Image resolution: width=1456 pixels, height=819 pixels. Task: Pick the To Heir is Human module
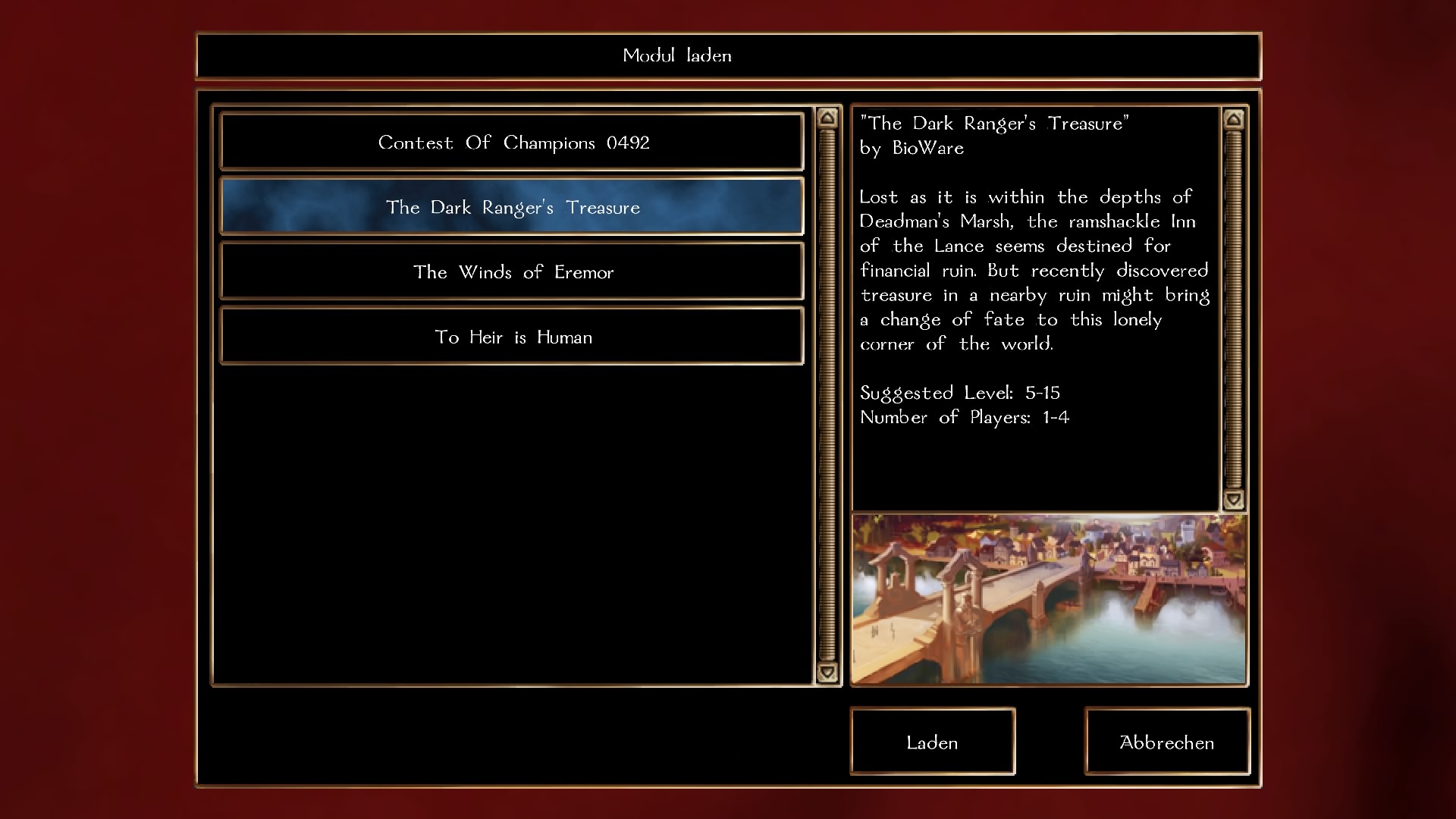point(512,337)
